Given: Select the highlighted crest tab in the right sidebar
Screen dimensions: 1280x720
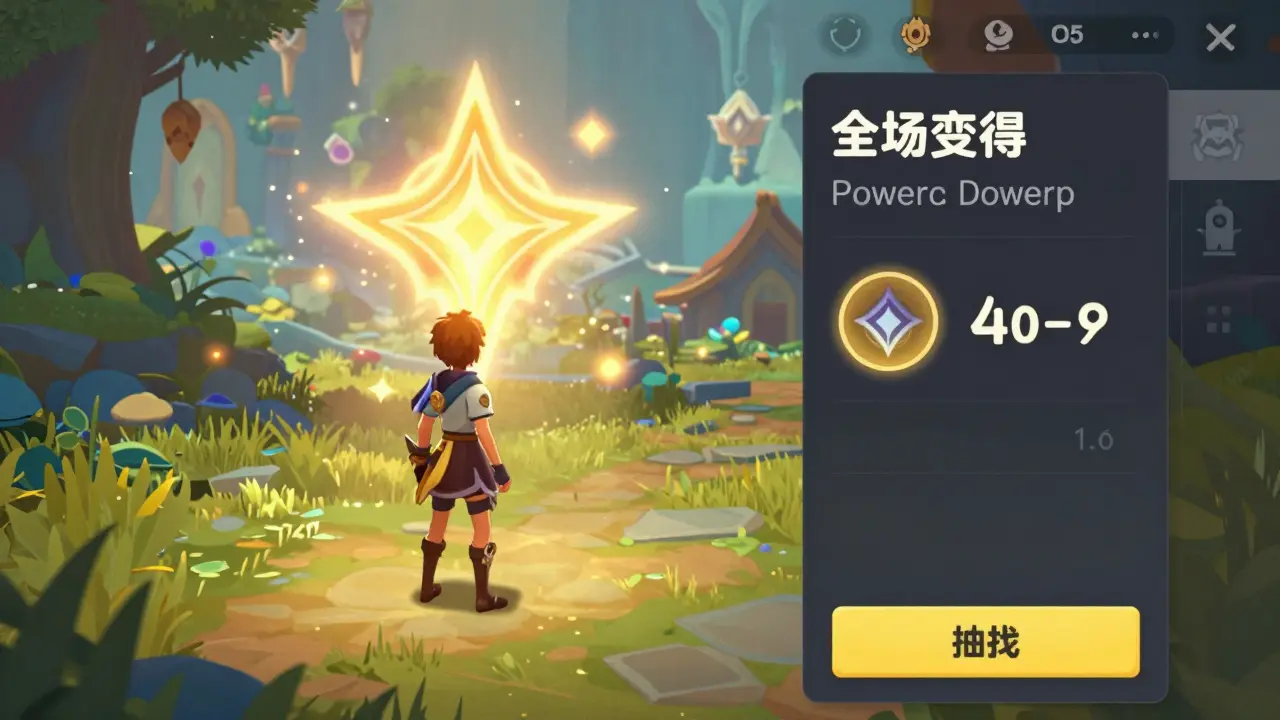Looking at the screenshot, I should (1218, 135).
